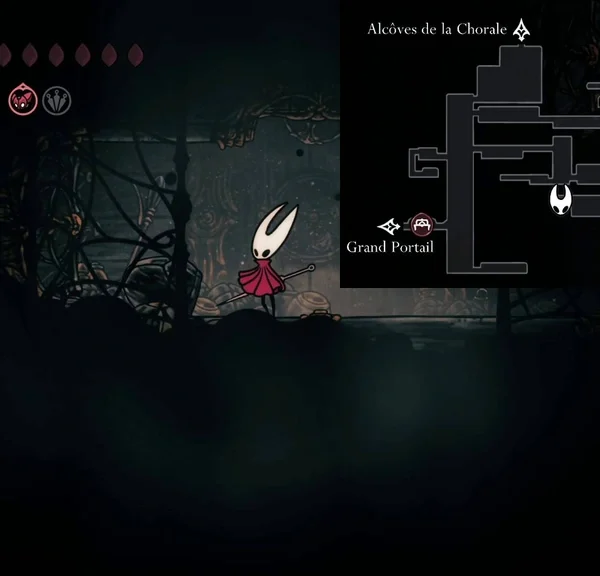This screenshot has height=576, width=600.
Task: Click the exit arrow beside Alcôves de la Chorale
Action: click(521, 29)
